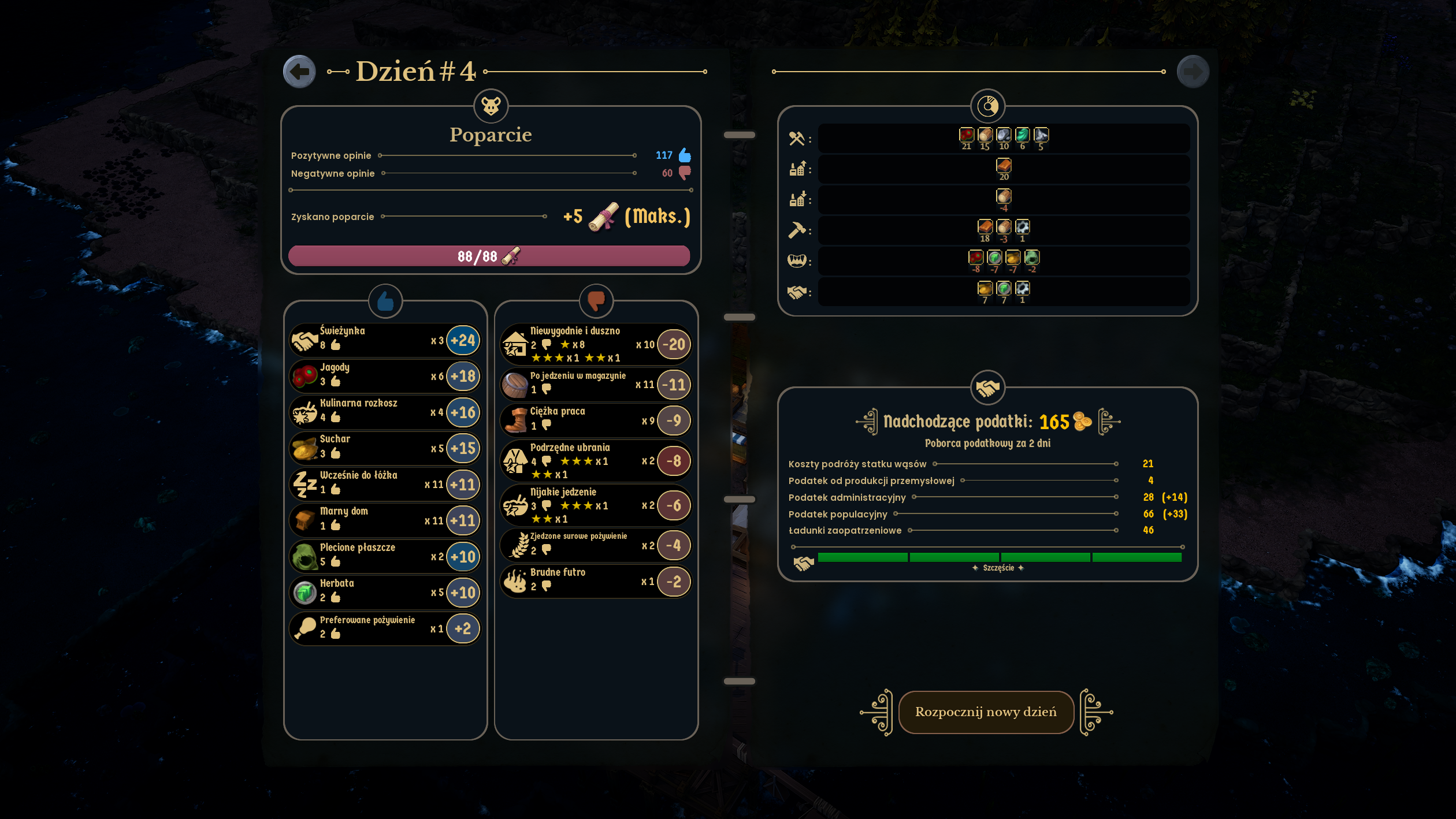Select the Świeżynka positive opinion row

(x=384, y=340)
